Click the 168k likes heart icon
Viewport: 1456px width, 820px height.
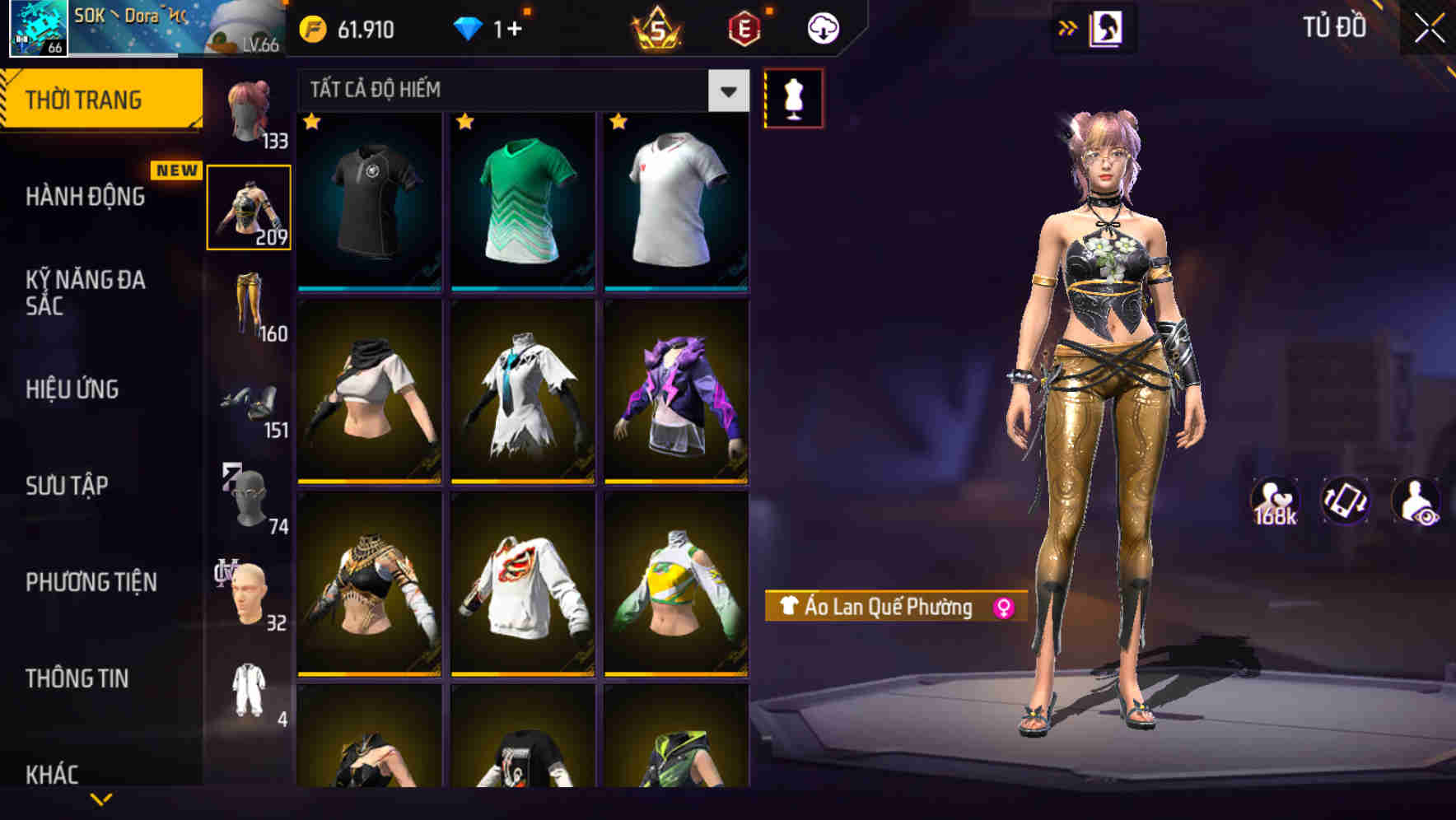coord(1276,500)
